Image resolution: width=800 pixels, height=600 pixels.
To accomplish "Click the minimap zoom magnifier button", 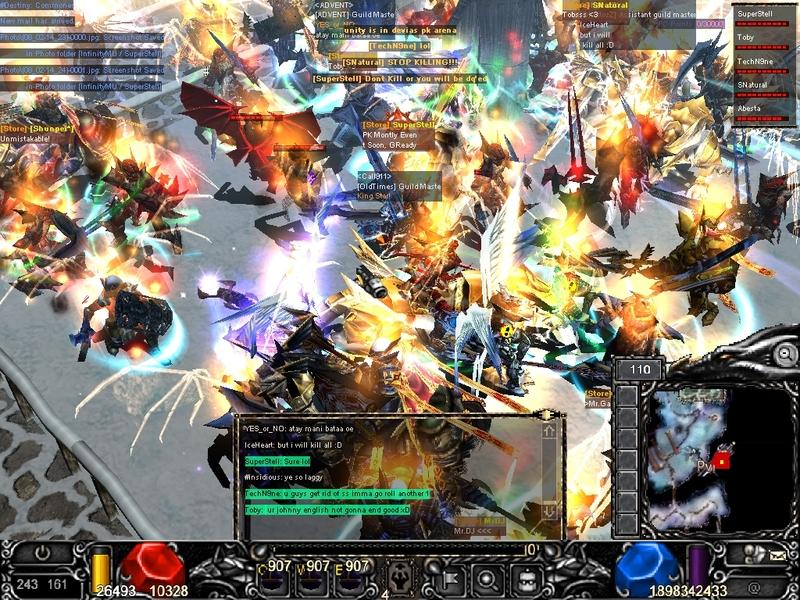I will point(786,354).
